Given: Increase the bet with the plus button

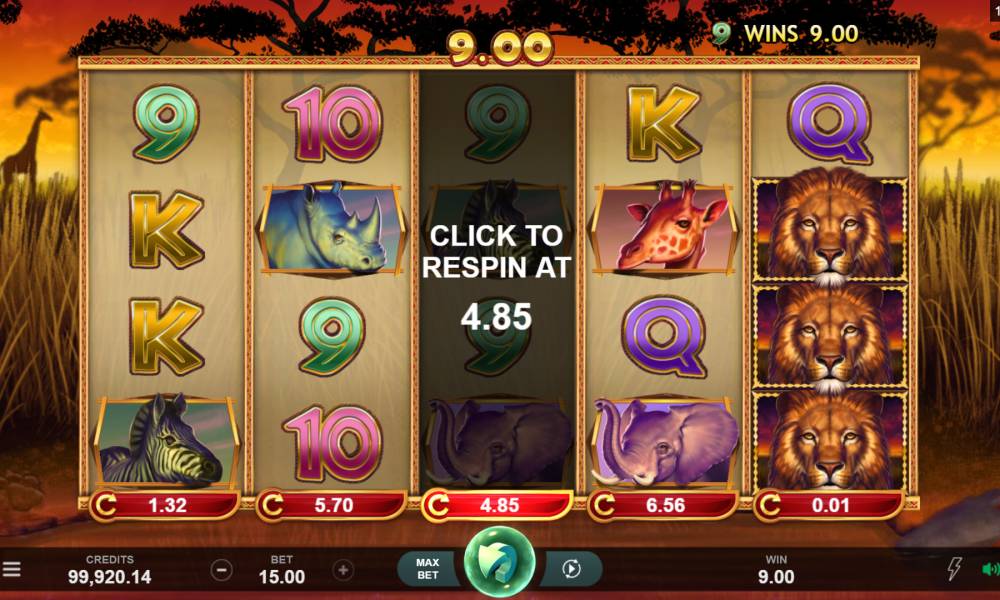Looking at the screenshot, I should tap(343, 570).
